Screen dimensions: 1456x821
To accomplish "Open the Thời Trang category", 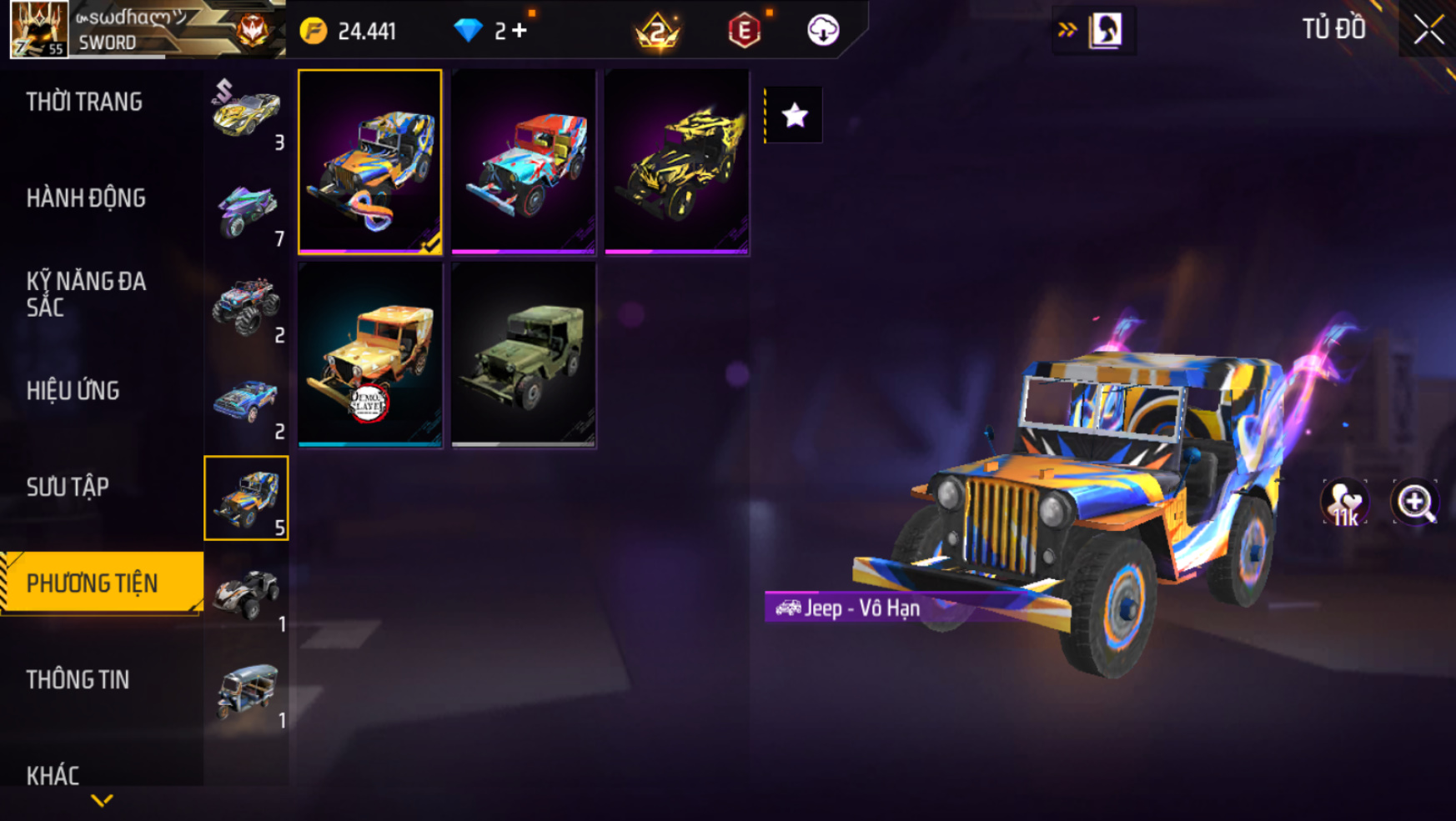I will tap(84, 103).
